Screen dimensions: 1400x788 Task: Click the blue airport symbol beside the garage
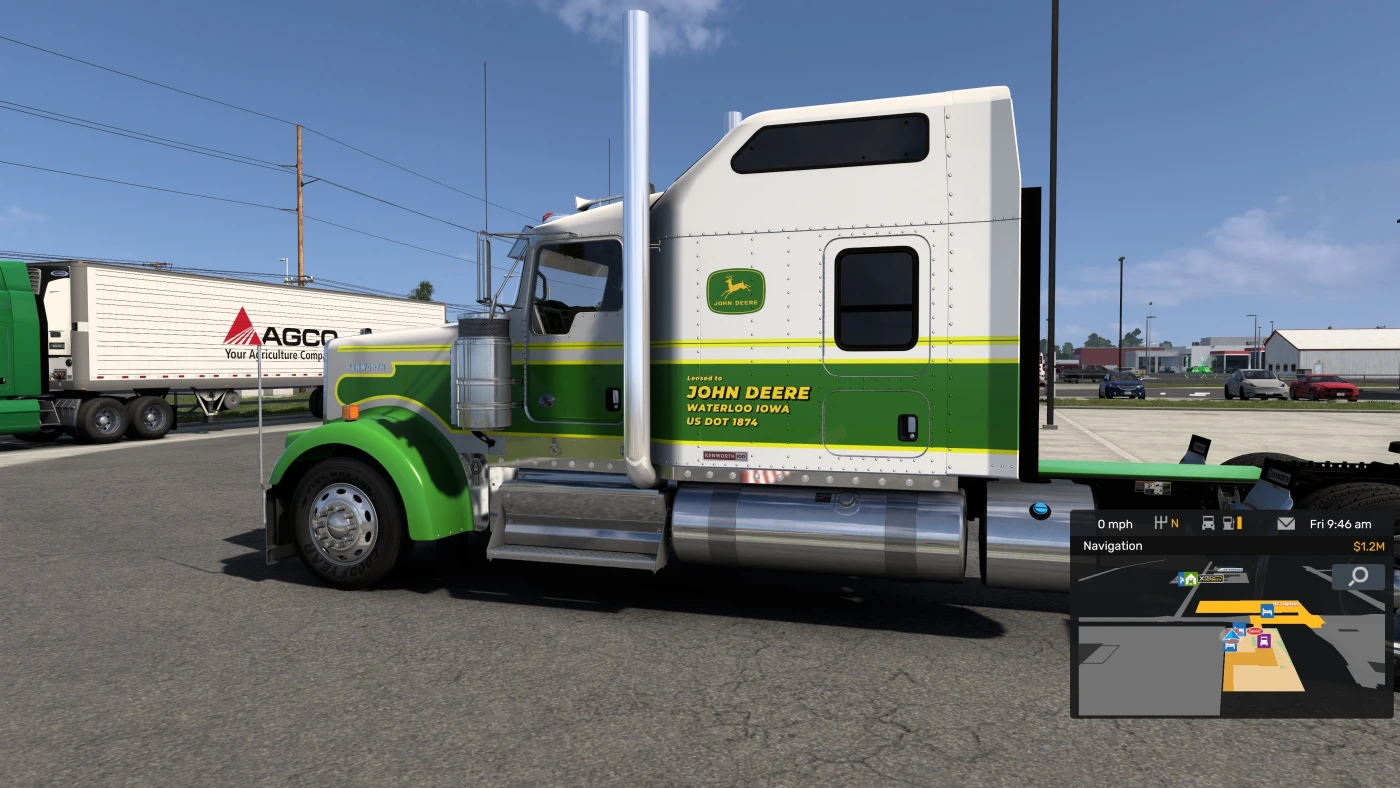[x=1182, y=579]
